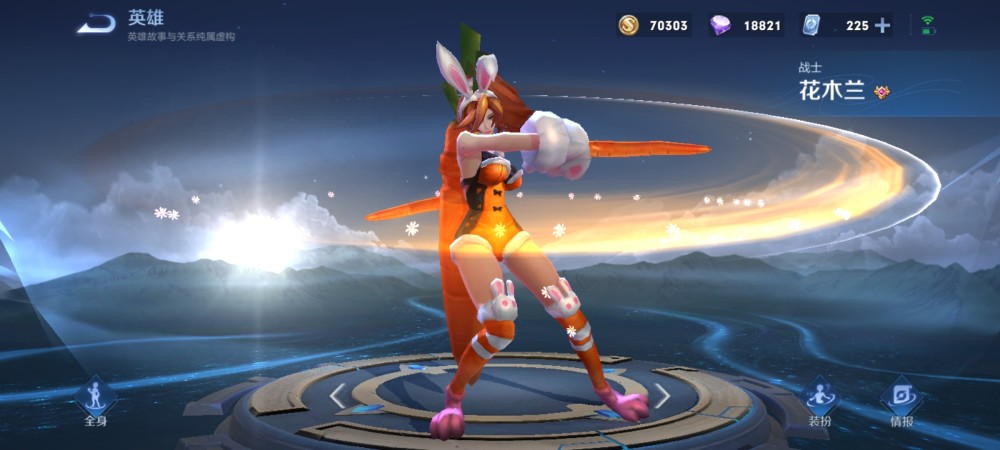The image size is (1000, 450).
Task: Open the 全身 full-body view
Action: 95,401
